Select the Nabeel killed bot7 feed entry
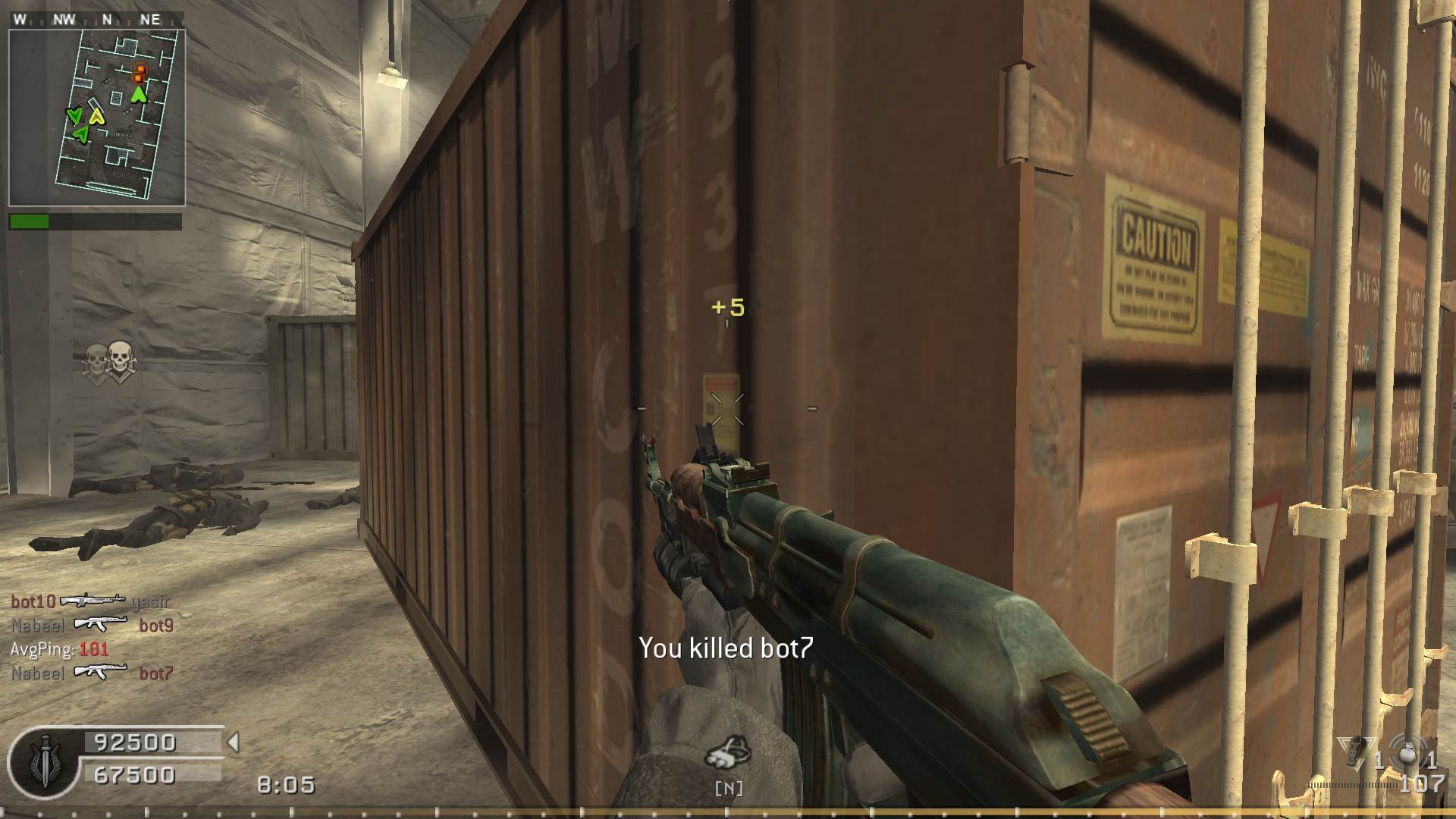Image resolution: width=1456 pixels, height=819 pixels. [92, 673]
